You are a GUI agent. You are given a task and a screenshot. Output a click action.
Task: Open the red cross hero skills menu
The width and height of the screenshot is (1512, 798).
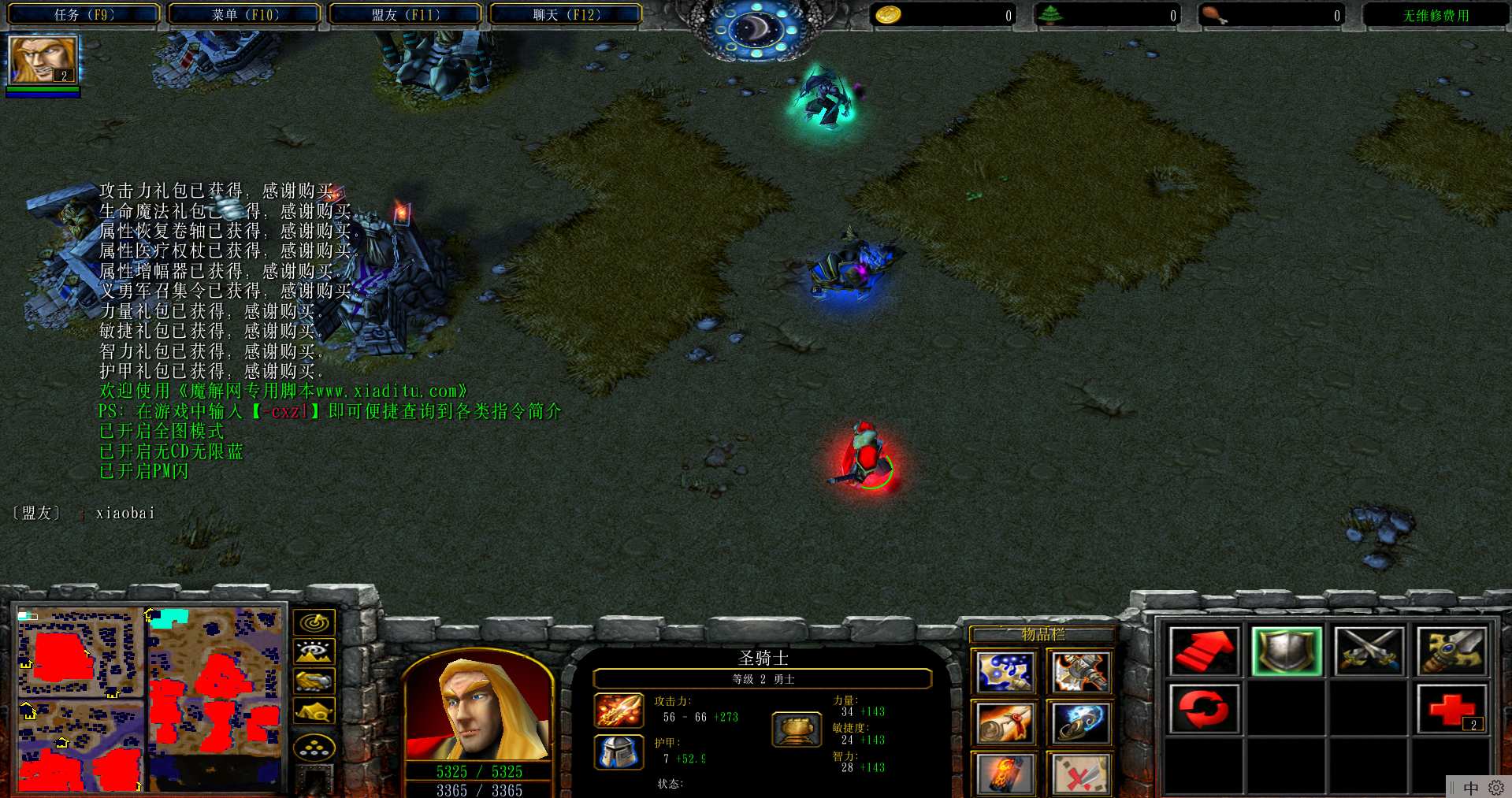(1451, 709)
